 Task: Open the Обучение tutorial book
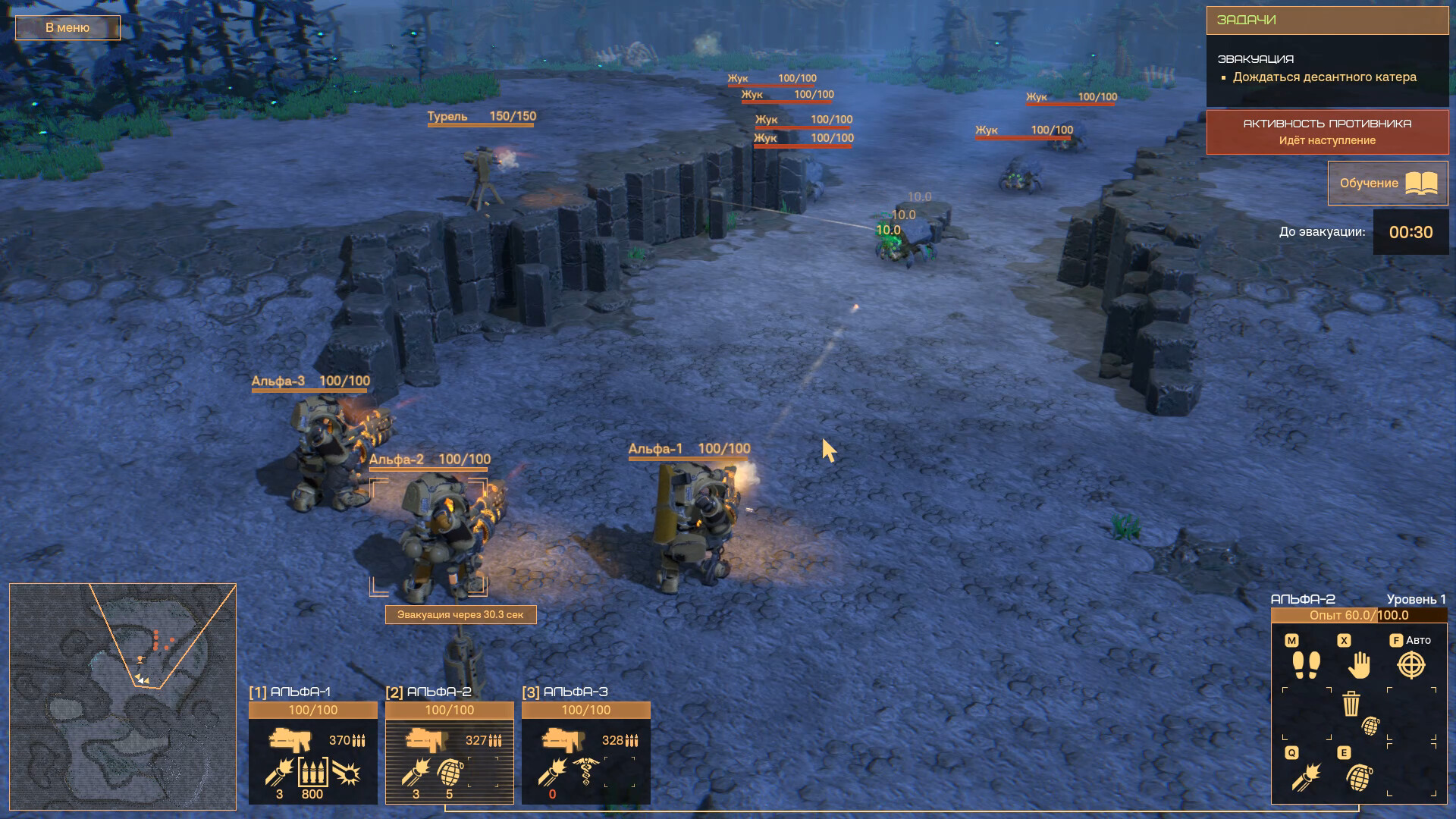(x=1387, y=183)
